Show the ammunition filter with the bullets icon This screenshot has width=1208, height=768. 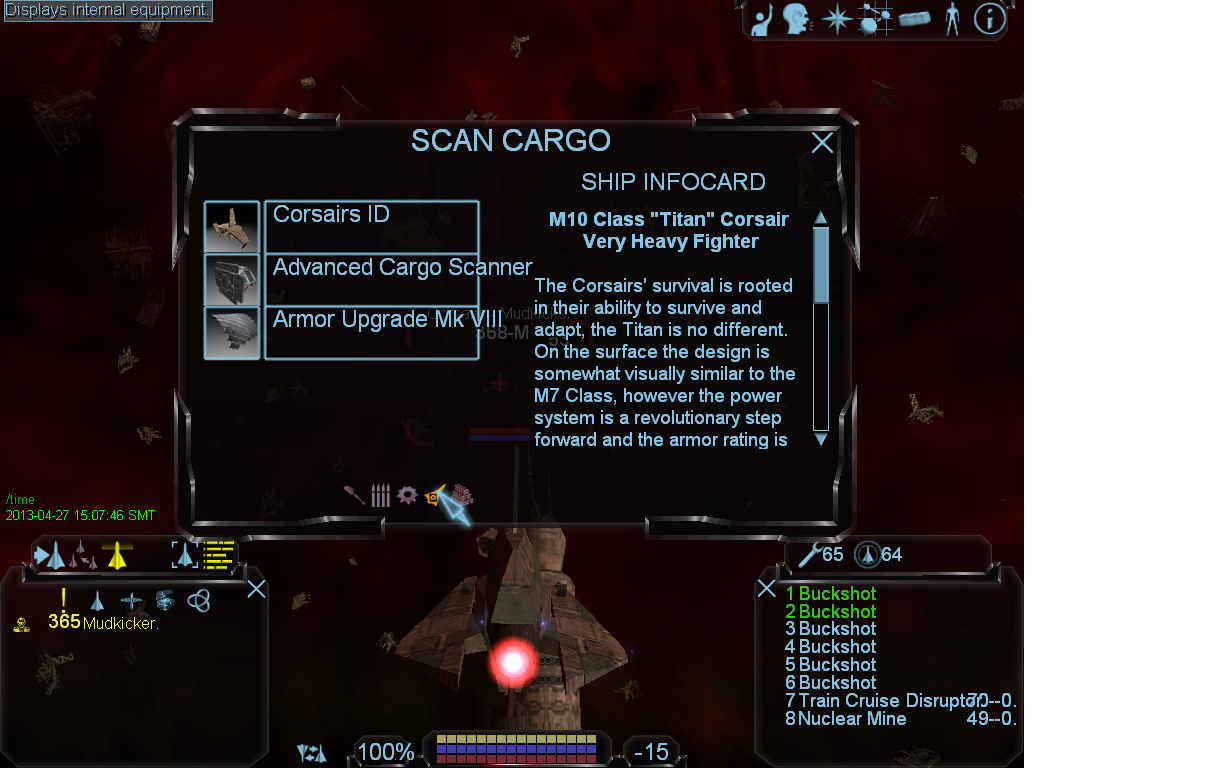(380, 495)
